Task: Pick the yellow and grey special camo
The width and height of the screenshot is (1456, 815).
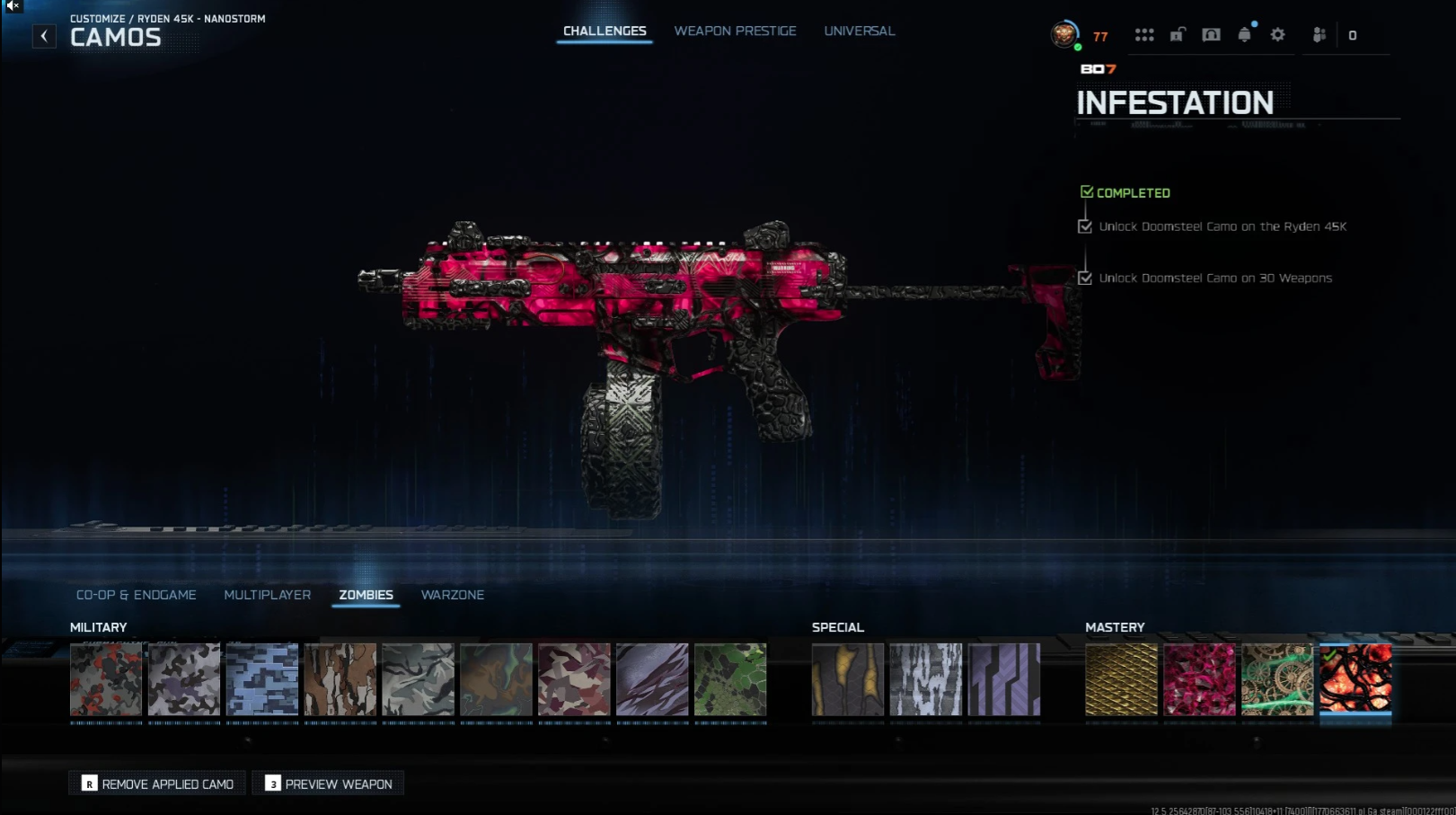Action: tap(848, 679)
